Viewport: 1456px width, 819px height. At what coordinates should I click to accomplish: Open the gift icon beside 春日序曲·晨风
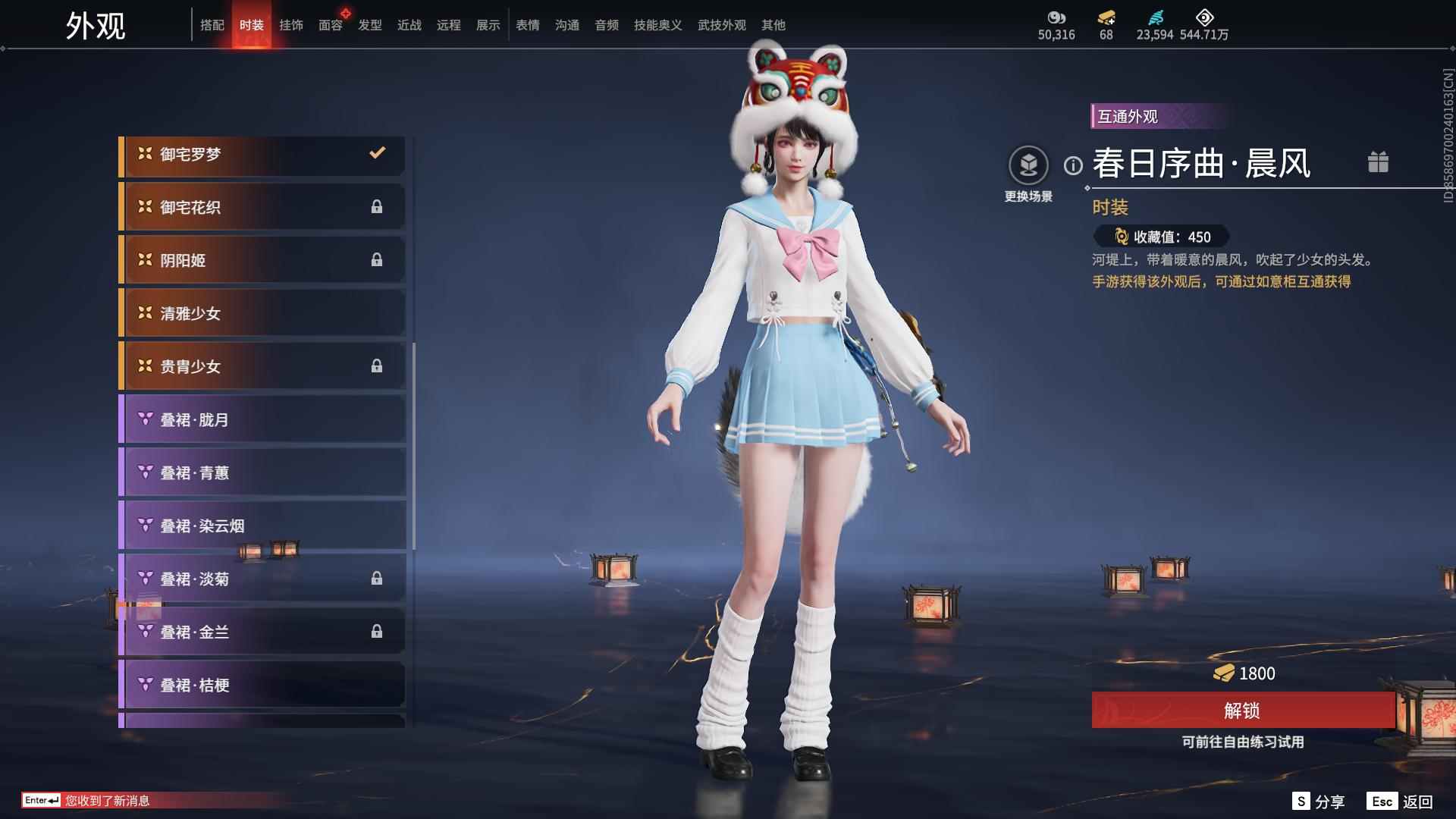(x=1379, y=162)
